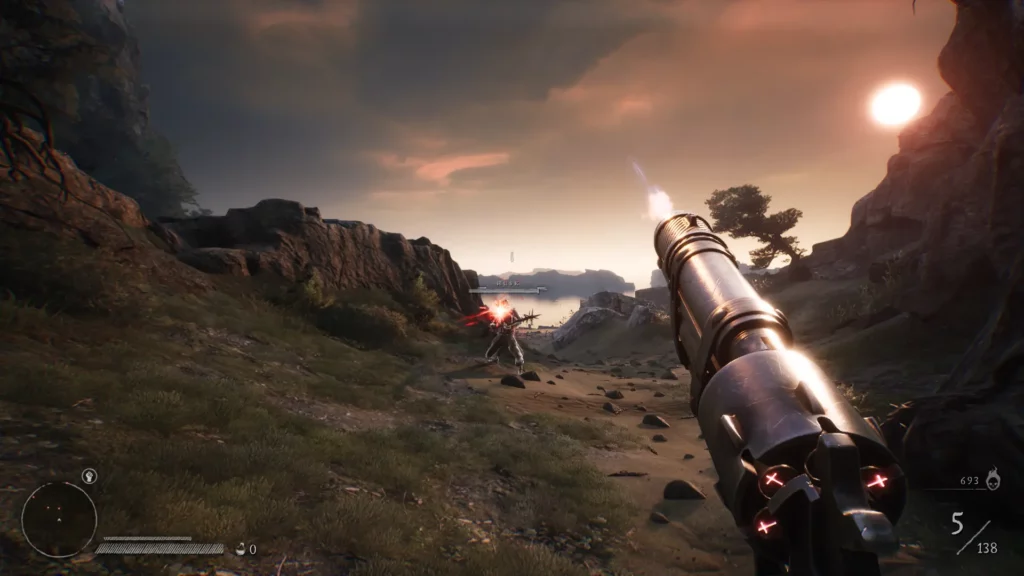Select the fist icon above the minimap
1024x576 pixels.
(89, 476)
